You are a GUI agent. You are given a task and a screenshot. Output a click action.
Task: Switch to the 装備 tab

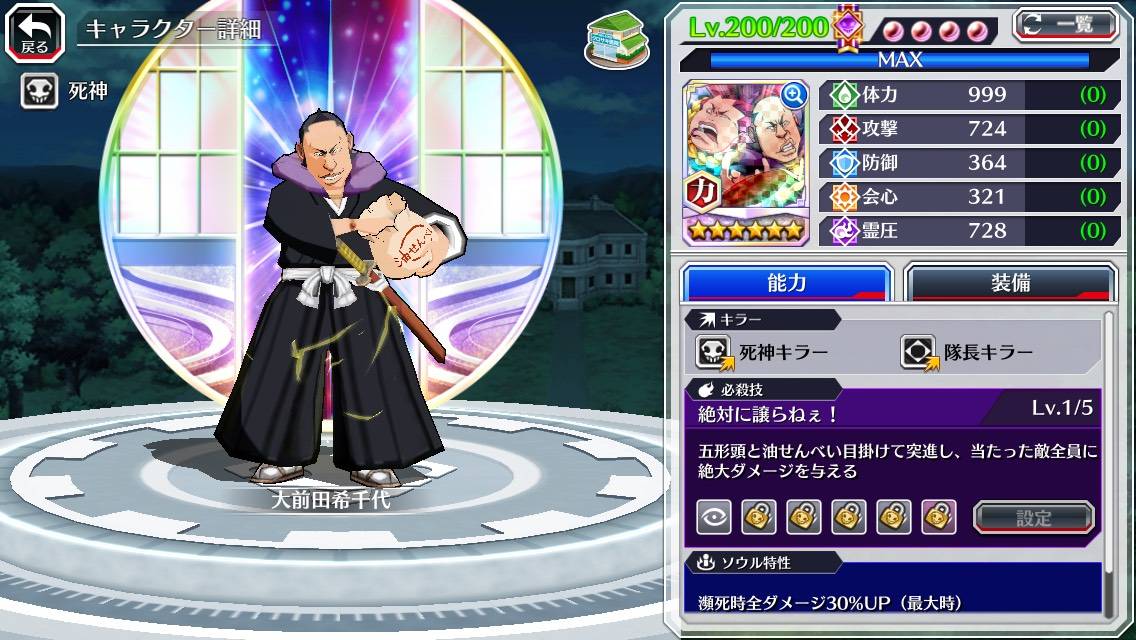[x=1010, y=283]
